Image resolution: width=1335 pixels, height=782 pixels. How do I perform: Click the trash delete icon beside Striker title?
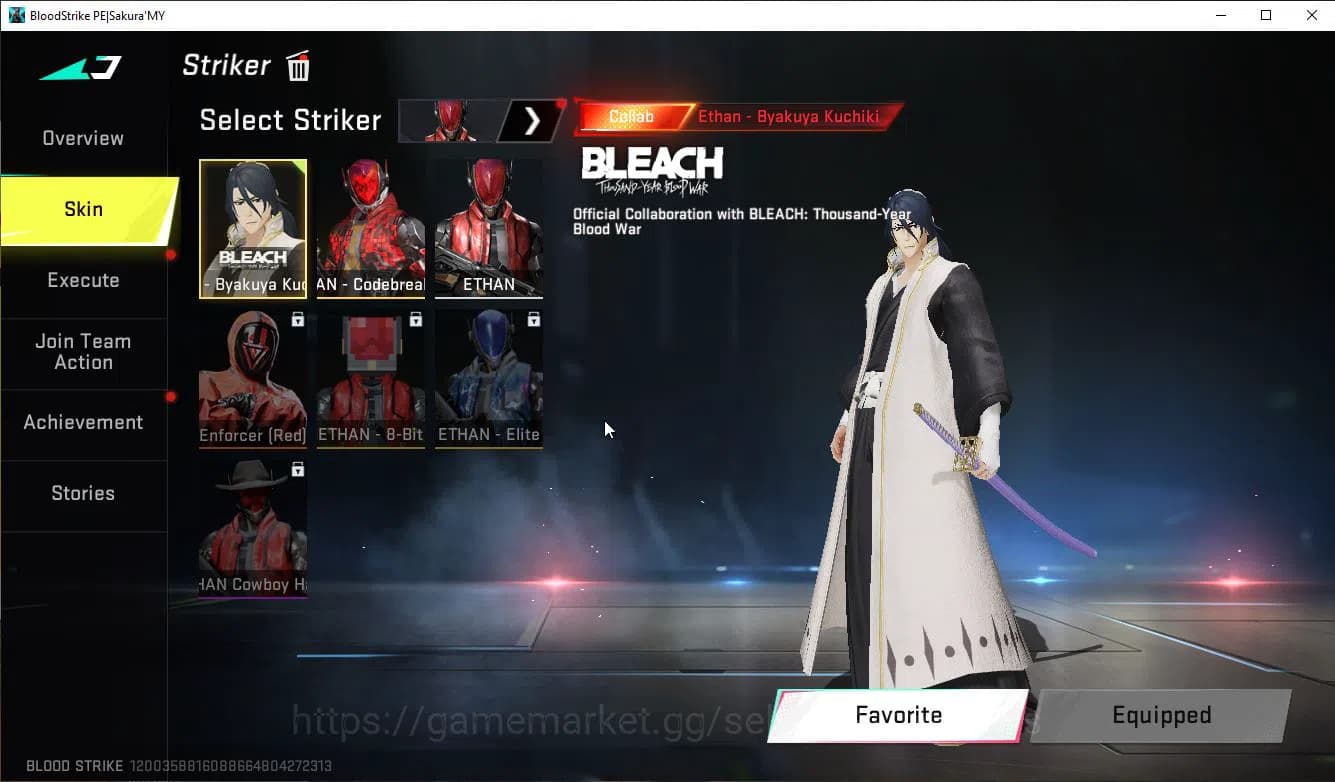[297, 65]
